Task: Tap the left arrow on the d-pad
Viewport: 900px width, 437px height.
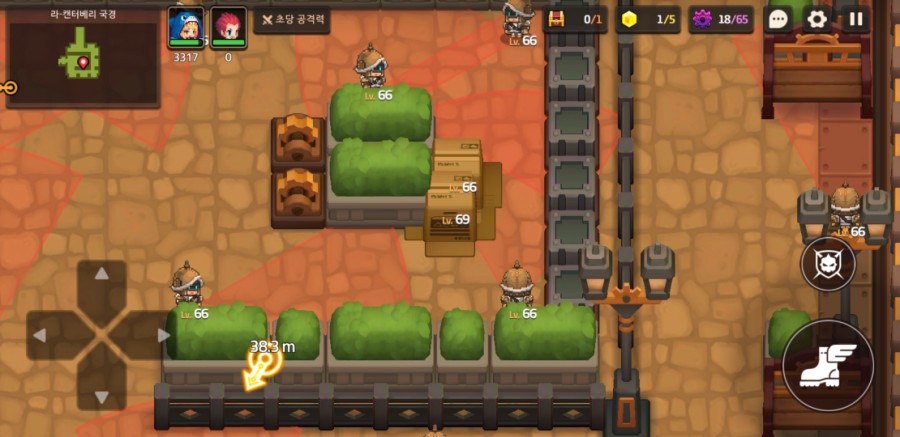Action: point(42,335)
